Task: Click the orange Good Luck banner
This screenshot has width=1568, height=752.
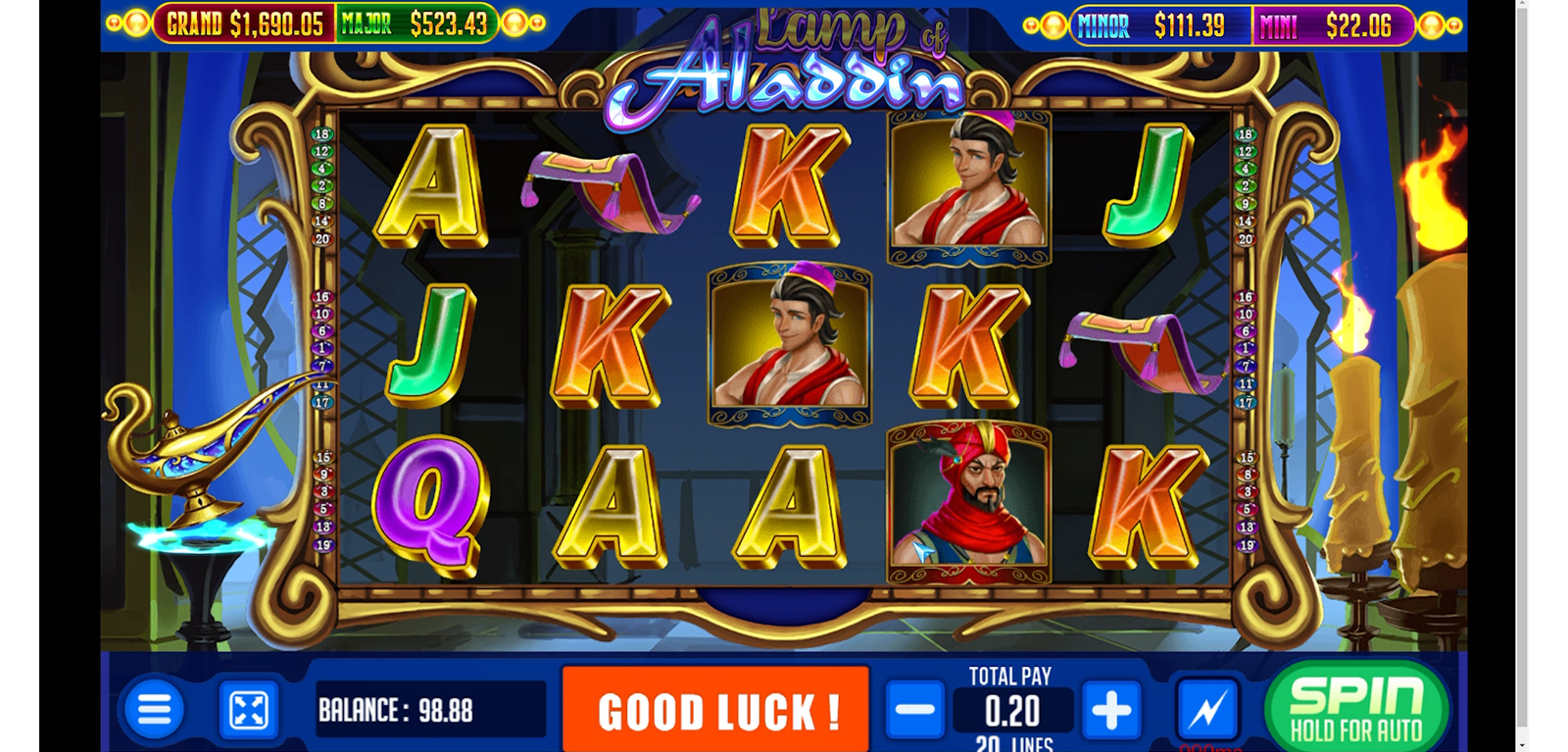Action: 716,710
